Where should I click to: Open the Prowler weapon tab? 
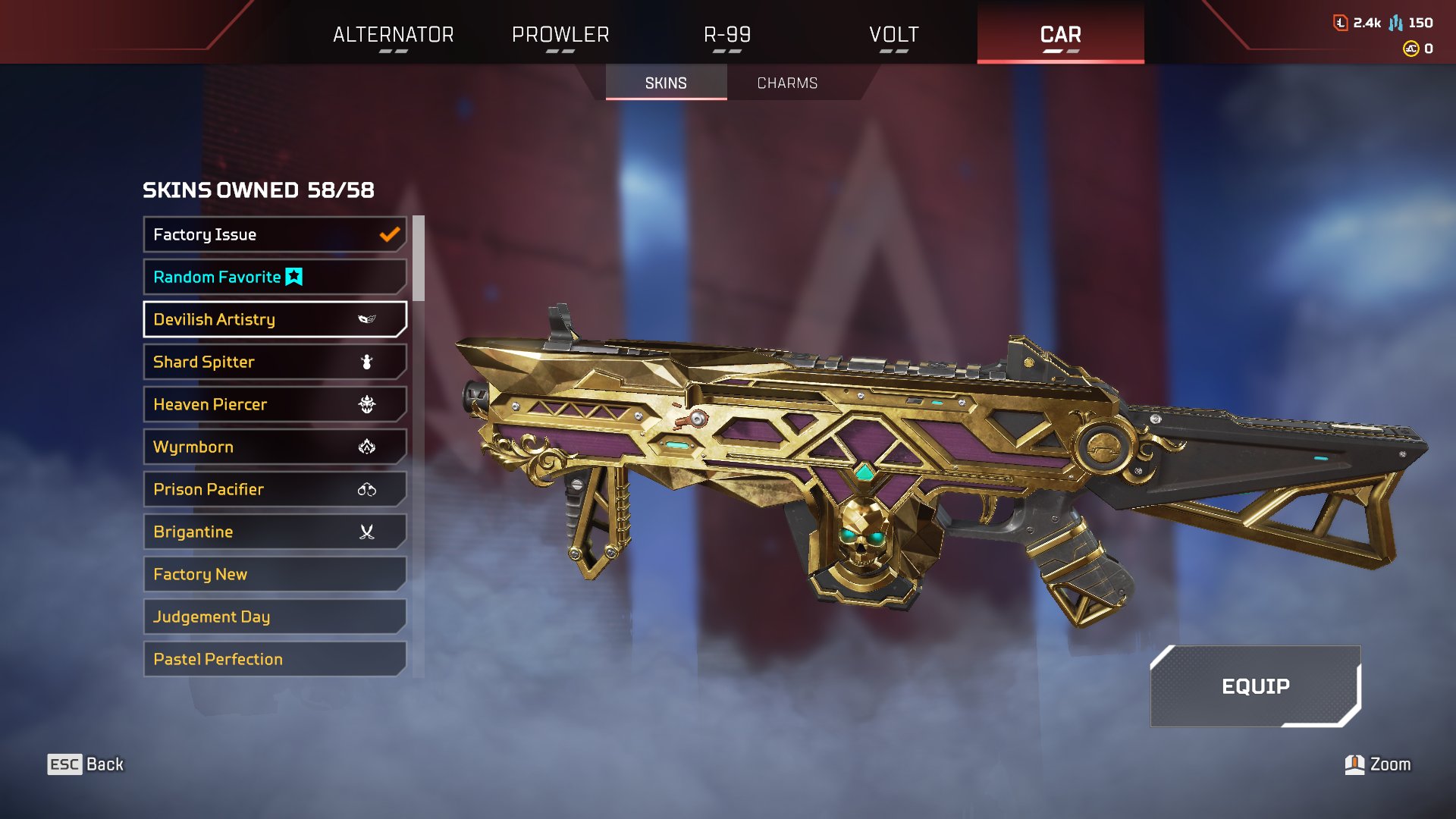tap(560, 34)
